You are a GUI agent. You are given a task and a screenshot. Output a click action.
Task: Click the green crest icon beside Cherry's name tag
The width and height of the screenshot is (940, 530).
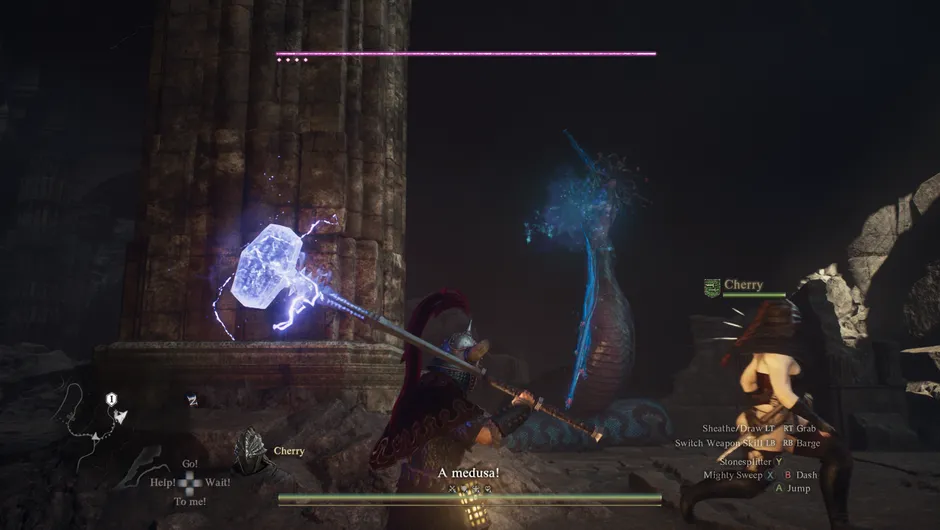(x=712, y=287)
